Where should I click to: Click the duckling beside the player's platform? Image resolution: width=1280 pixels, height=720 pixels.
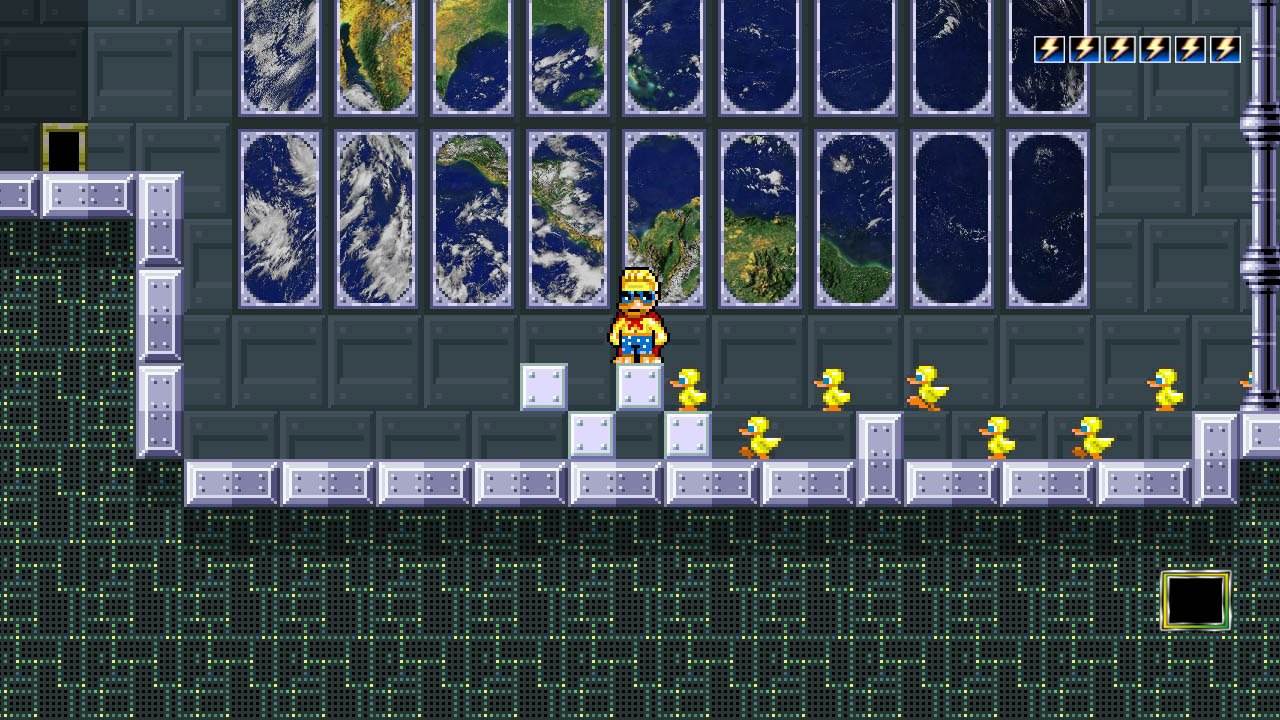click(x=687, y=390)
